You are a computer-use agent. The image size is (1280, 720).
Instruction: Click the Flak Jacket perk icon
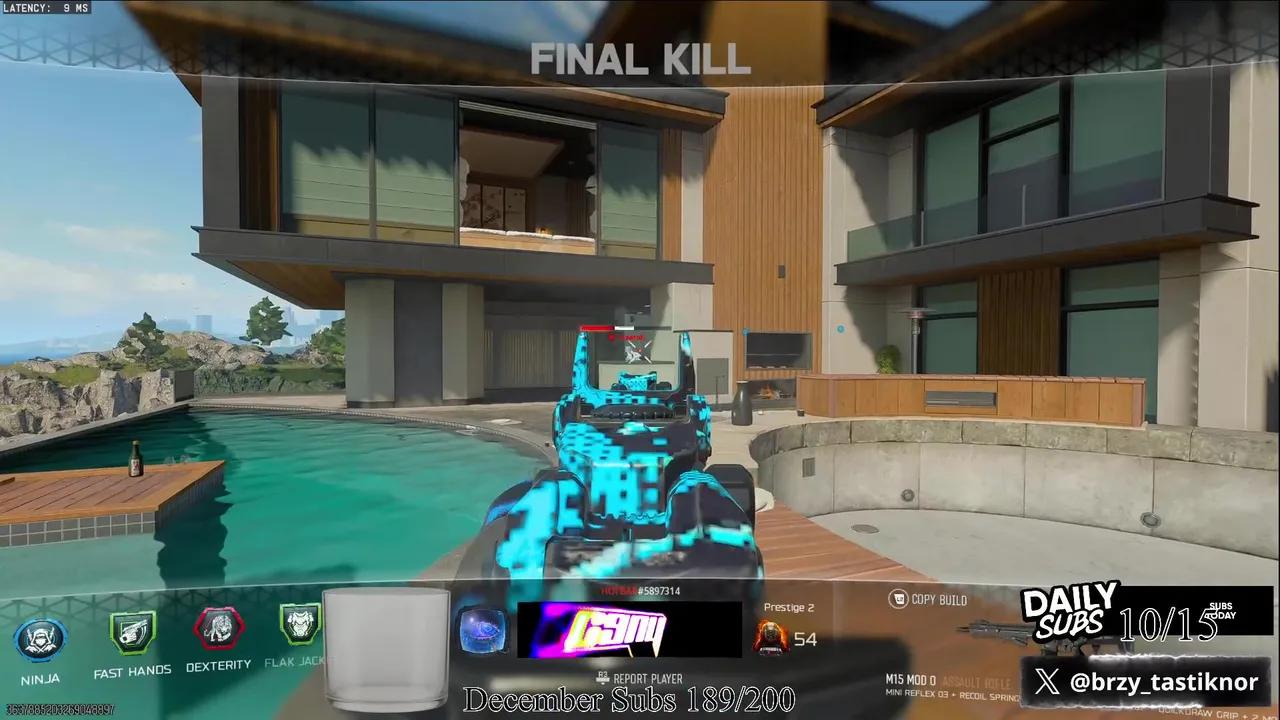[300, 625]
